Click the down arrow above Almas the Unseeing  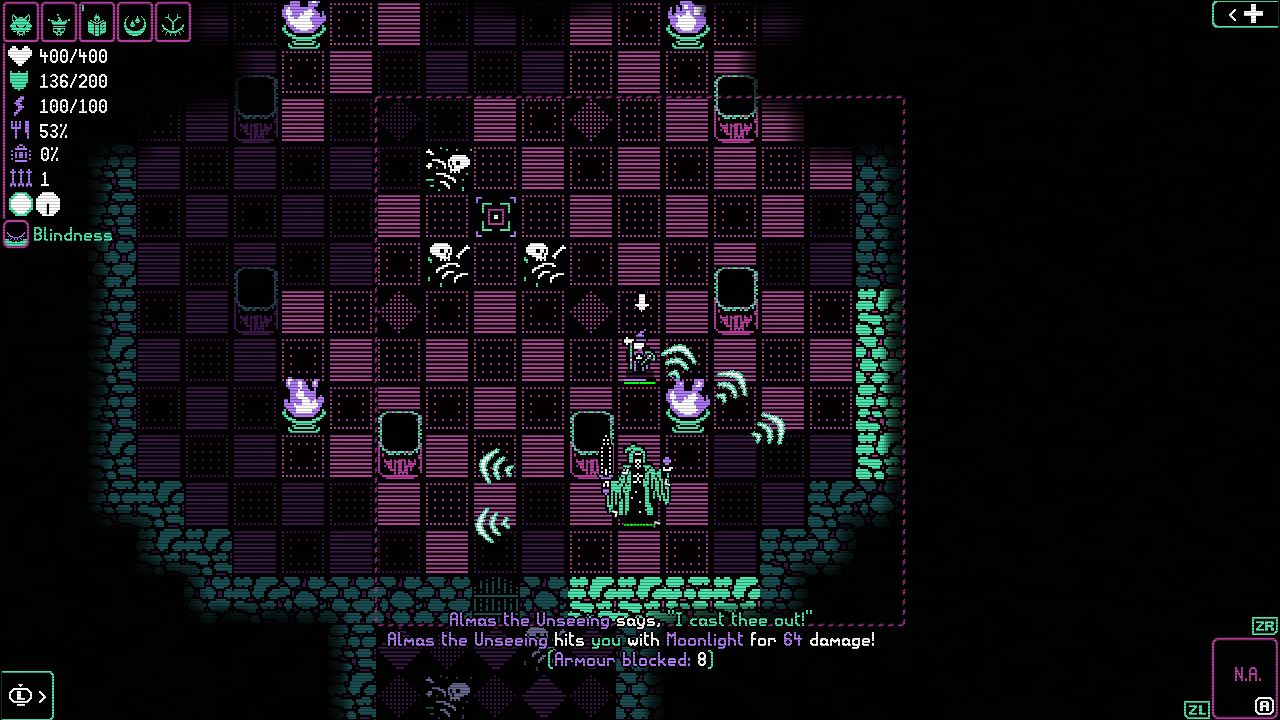pos(640,303)
